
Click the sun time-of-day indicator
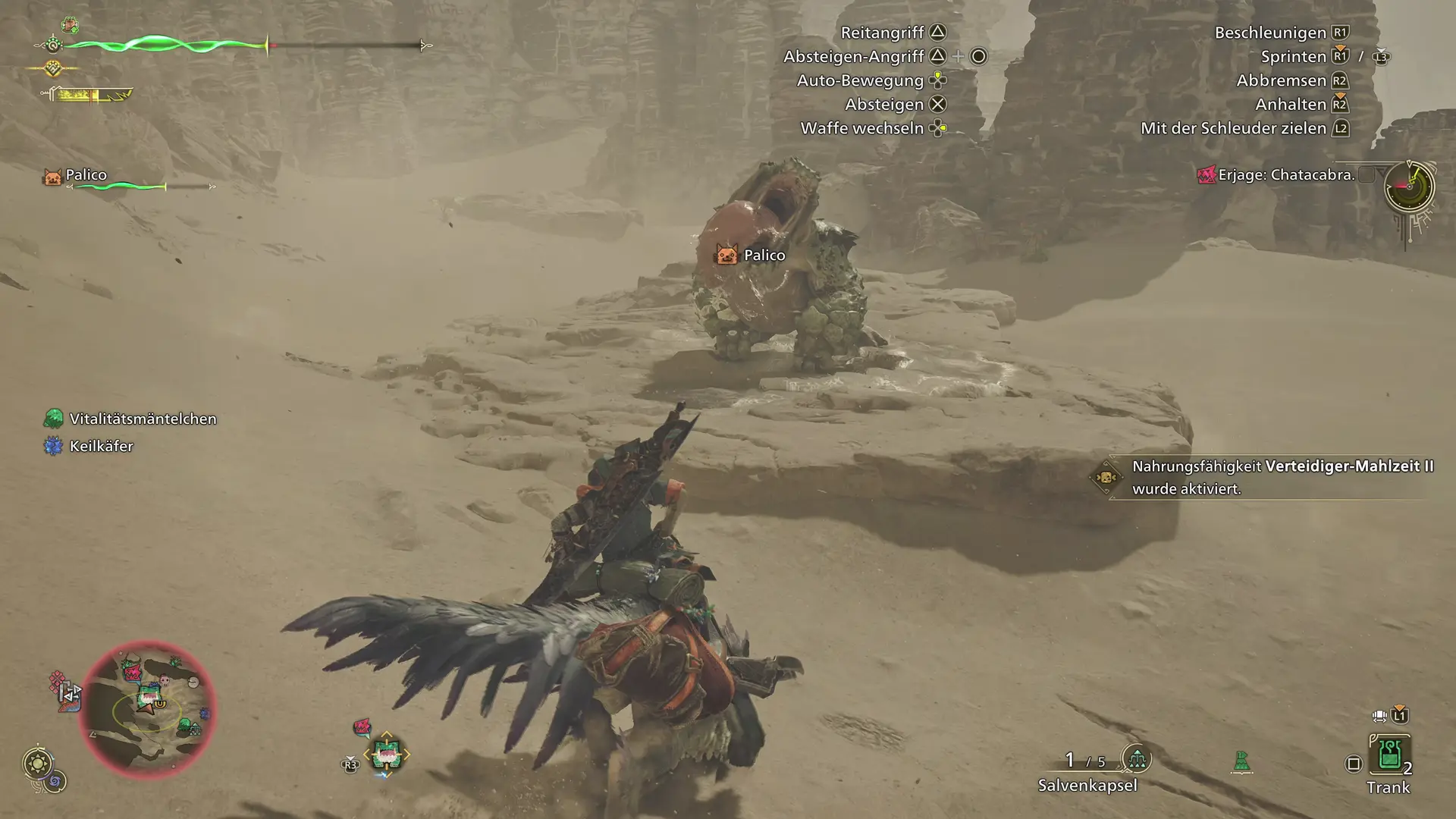click(37, 762)
